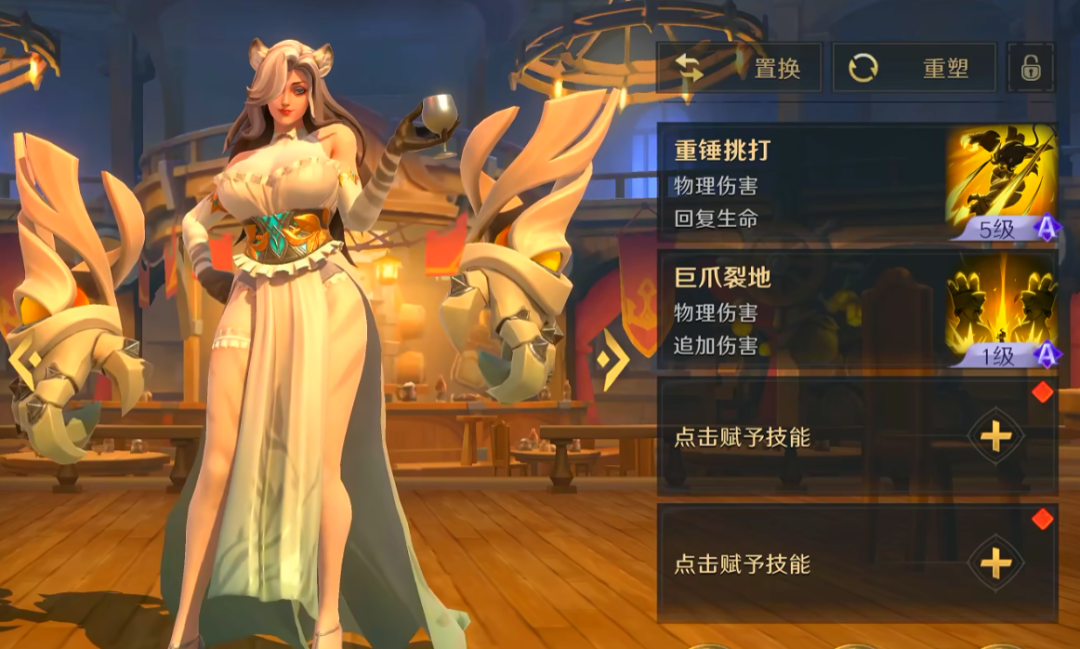Select the 重锤挑打 skill entry
Viewport: 1080px width, 649px height.
click(x=856, y=184)
